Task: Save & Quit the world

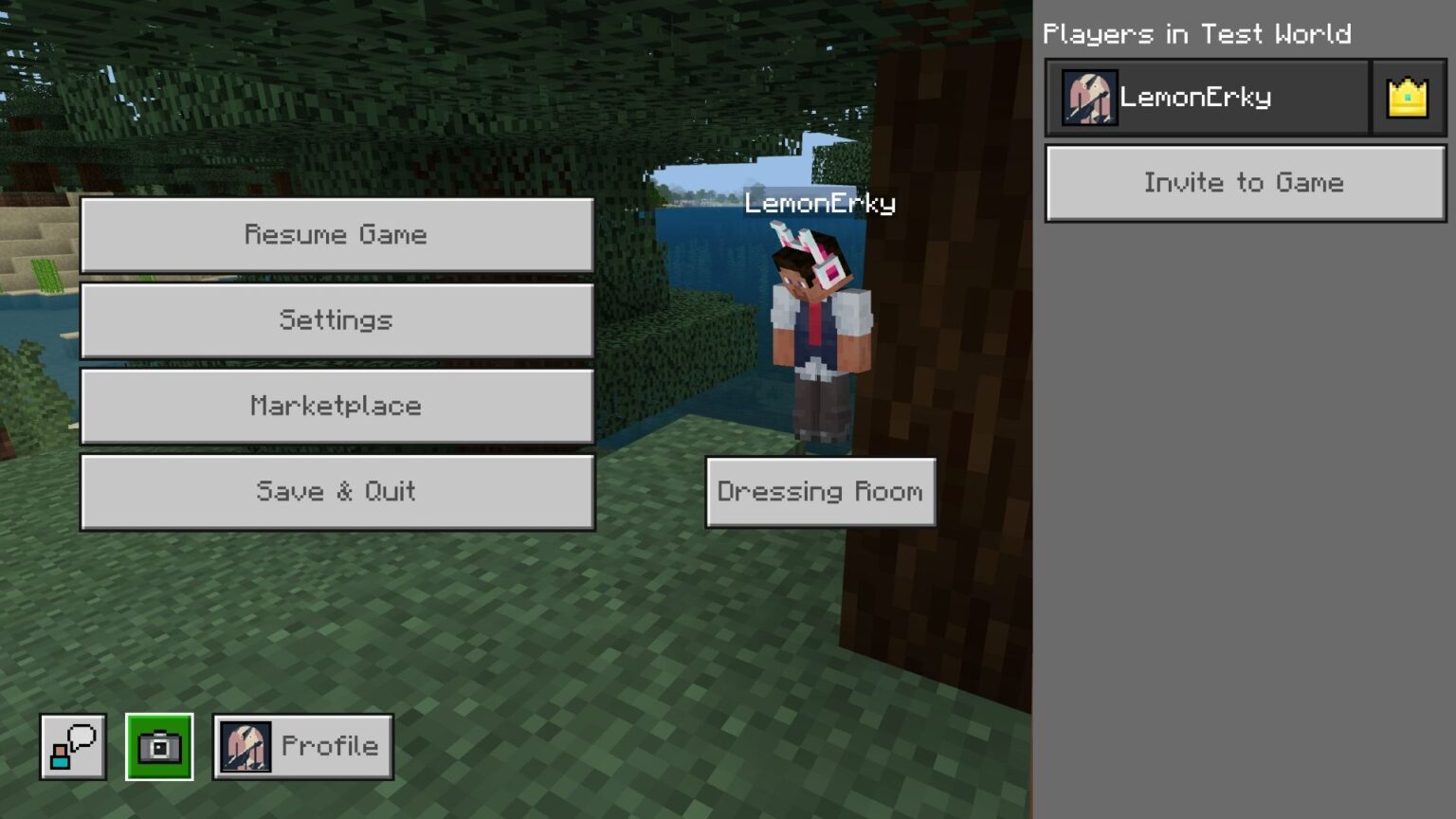Action: click(337, 491)
